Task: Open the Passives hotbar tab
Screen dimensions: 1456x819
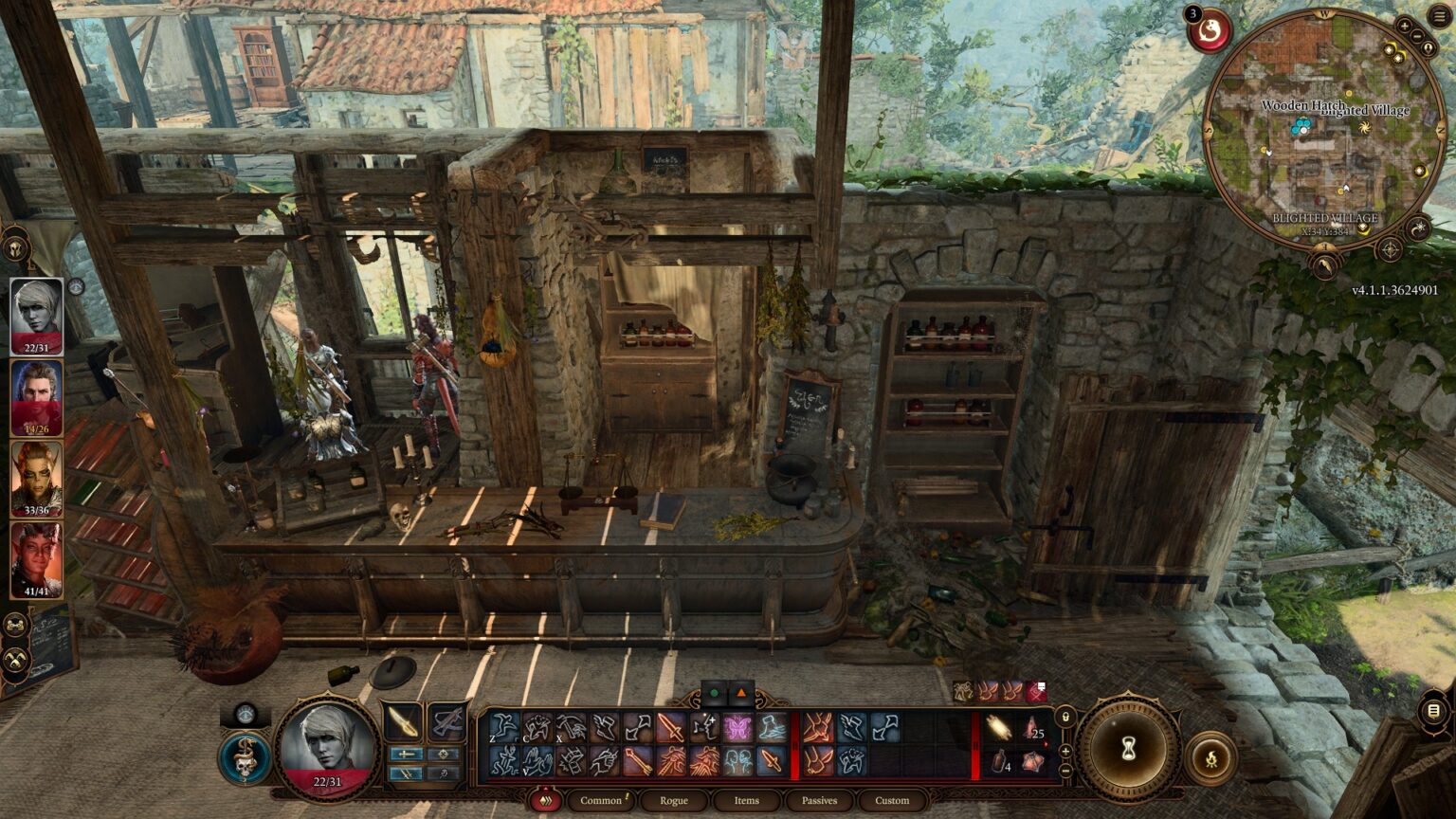Action: click(x=818, y=801)
